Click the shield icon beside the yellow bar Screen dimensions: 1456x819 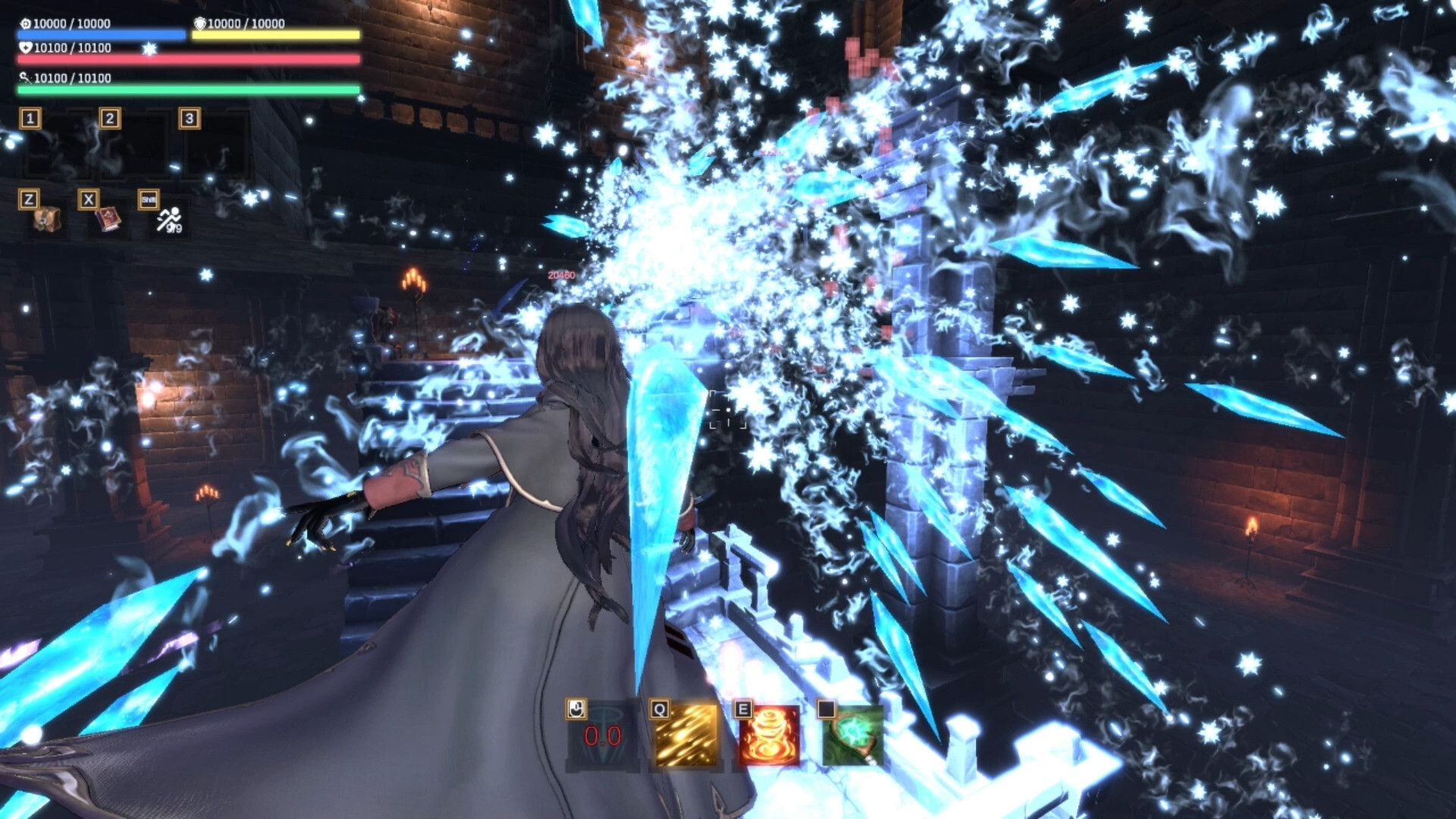tap(199, 24)
